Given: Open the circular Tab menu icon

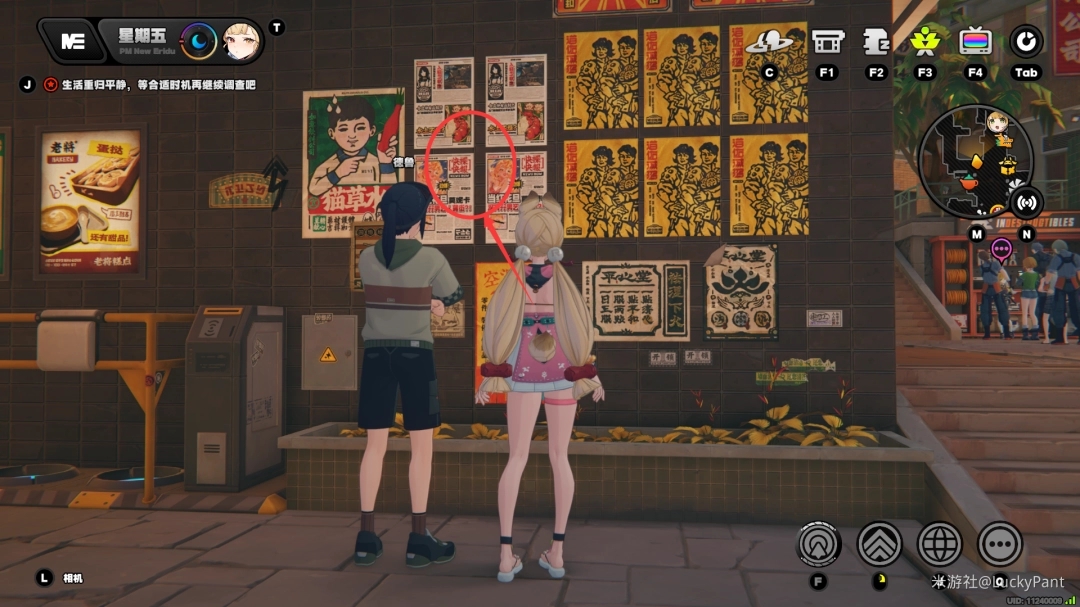Looking at the screenshot, I should 1026,41.
